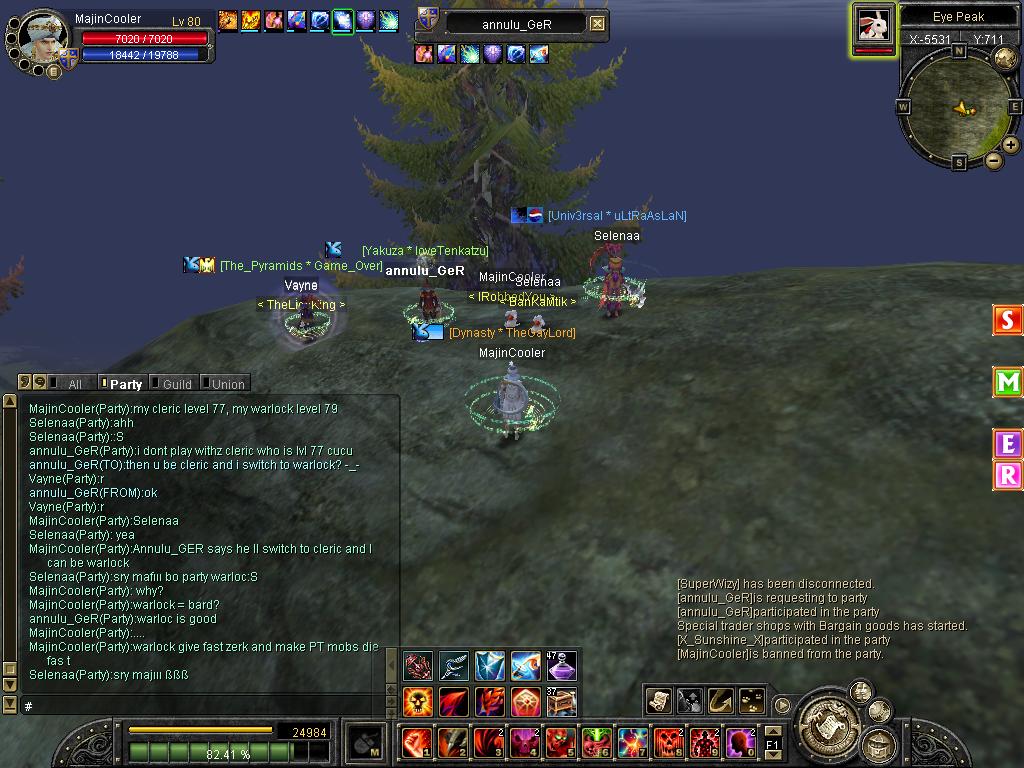Open the purple E side button

coord(1007,444)
